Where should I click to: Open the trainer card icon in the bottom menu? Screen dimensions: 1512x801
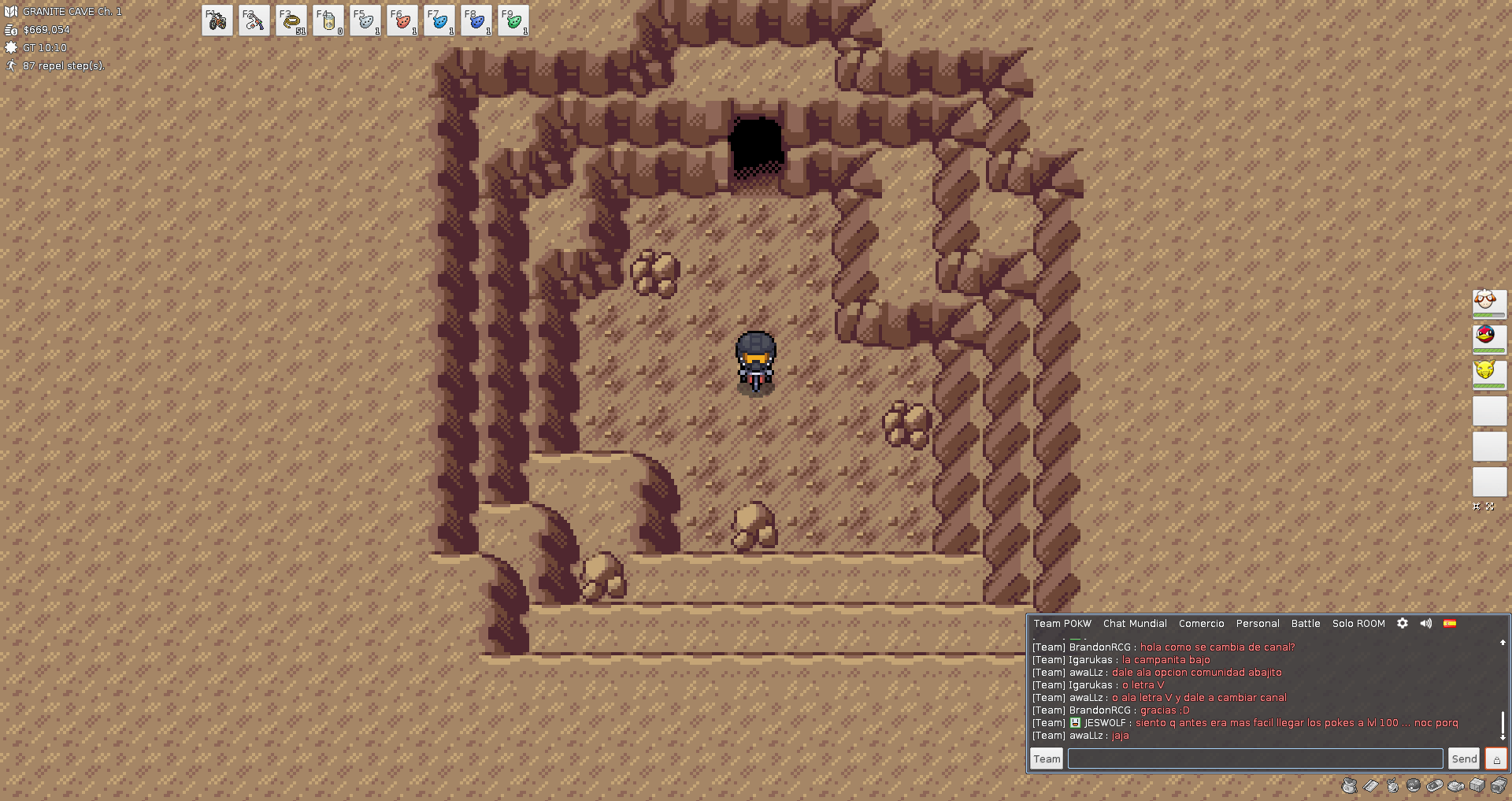click(x=1371, y=785)
